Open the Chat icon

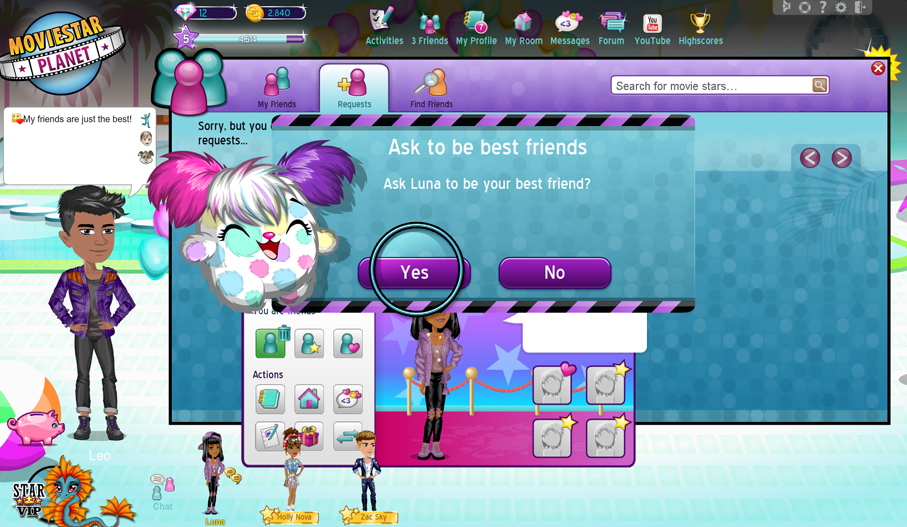point(162,491)
